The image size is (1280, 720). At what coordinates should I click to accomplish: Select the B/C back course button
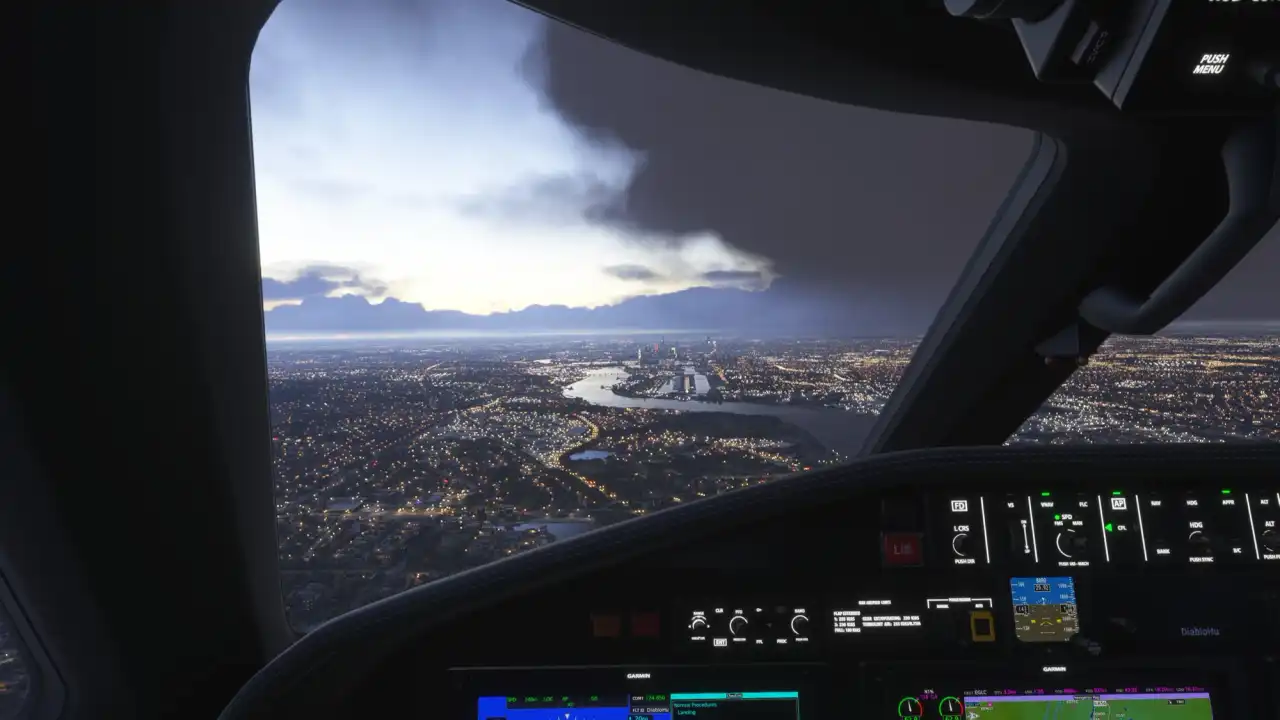1236,550
